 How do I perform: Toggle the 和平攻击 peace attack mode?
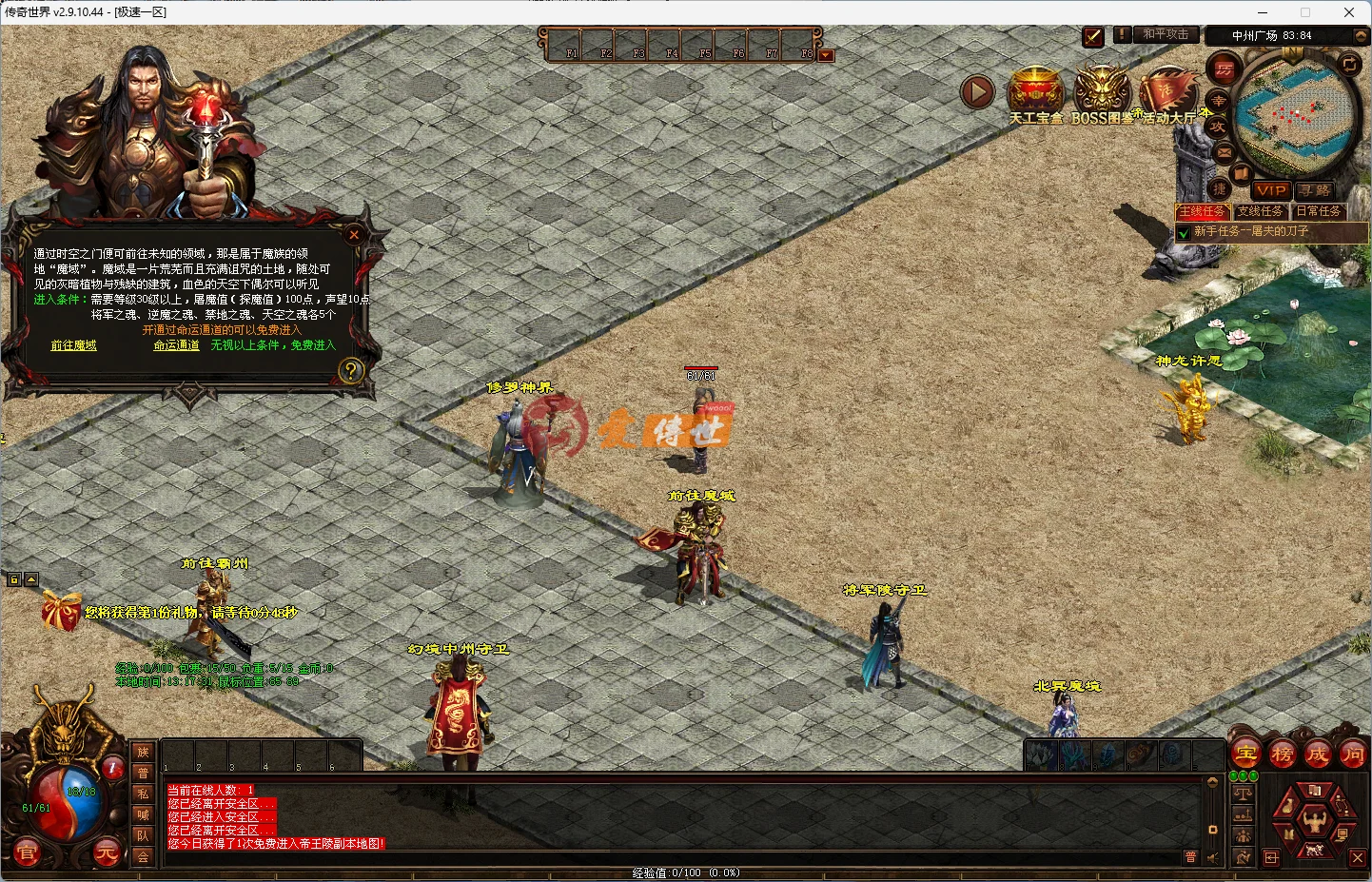coord(1166,34)
